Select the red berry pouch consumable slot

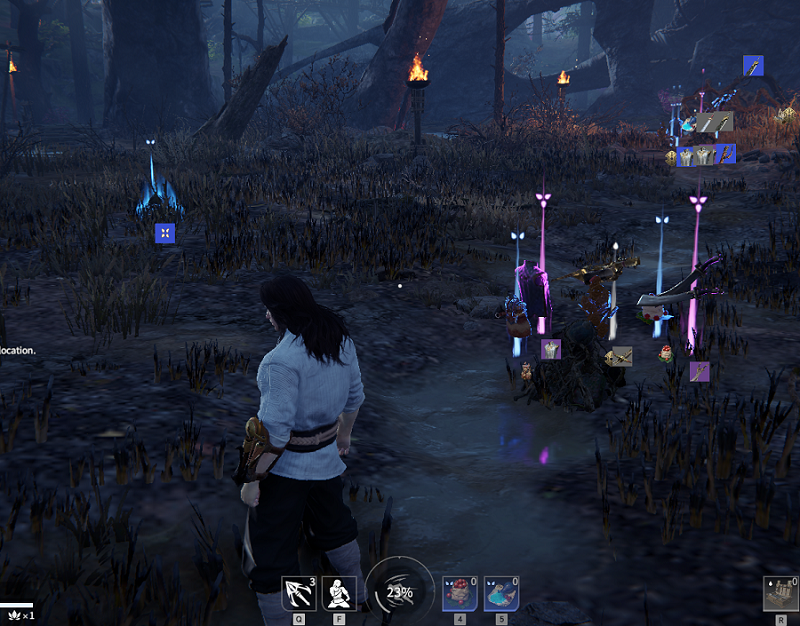coord(460,593)
